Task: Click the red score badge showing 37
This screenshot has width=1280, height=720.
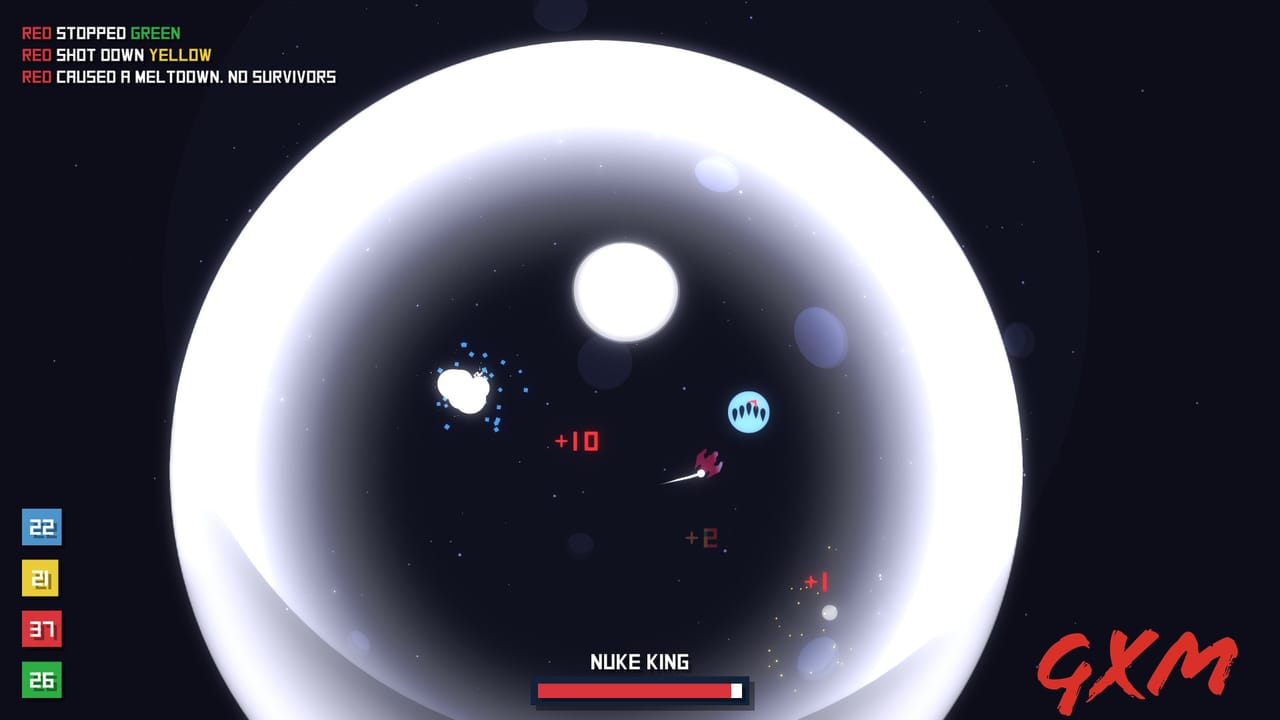Action: [42, 630]
